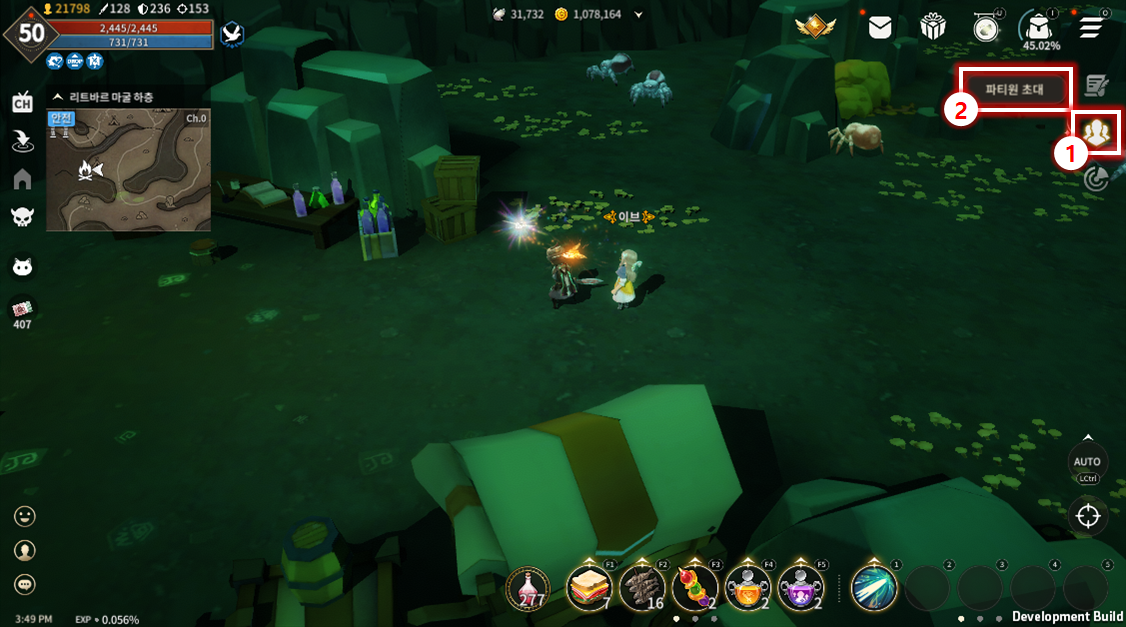Image resolution: width=1126 pixels, height=627 pixels.
Task: Open the CH channel selector icon
Action: [x=22, y=103]
